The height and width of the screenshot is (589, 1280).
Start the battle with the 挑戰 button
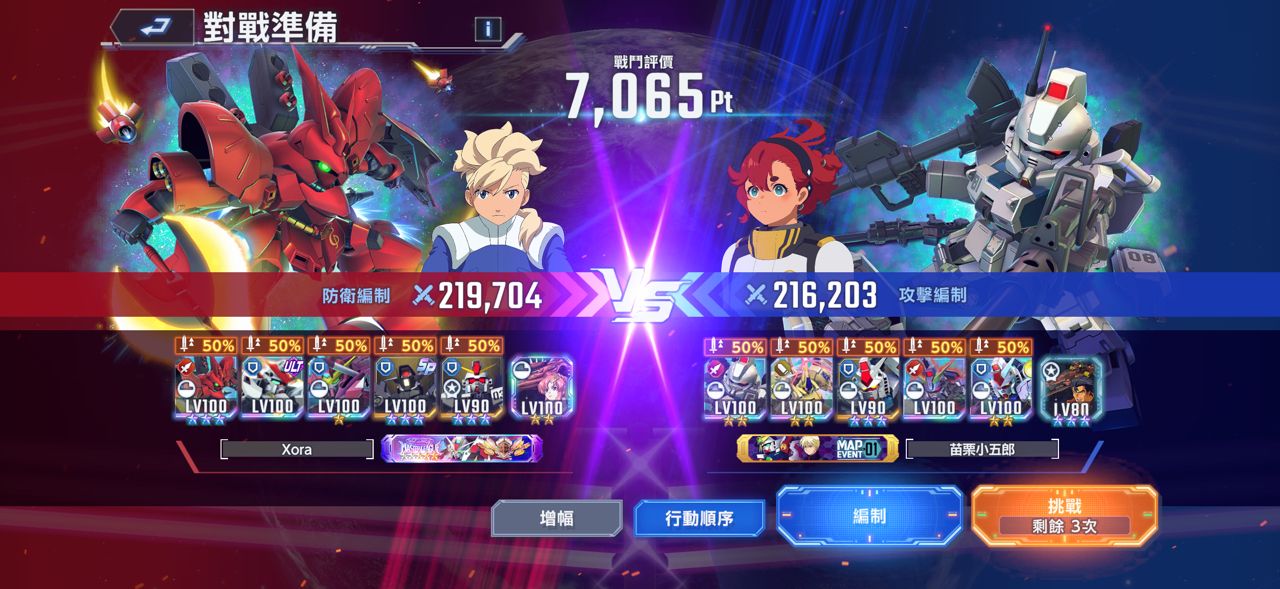pos(1064,516)
